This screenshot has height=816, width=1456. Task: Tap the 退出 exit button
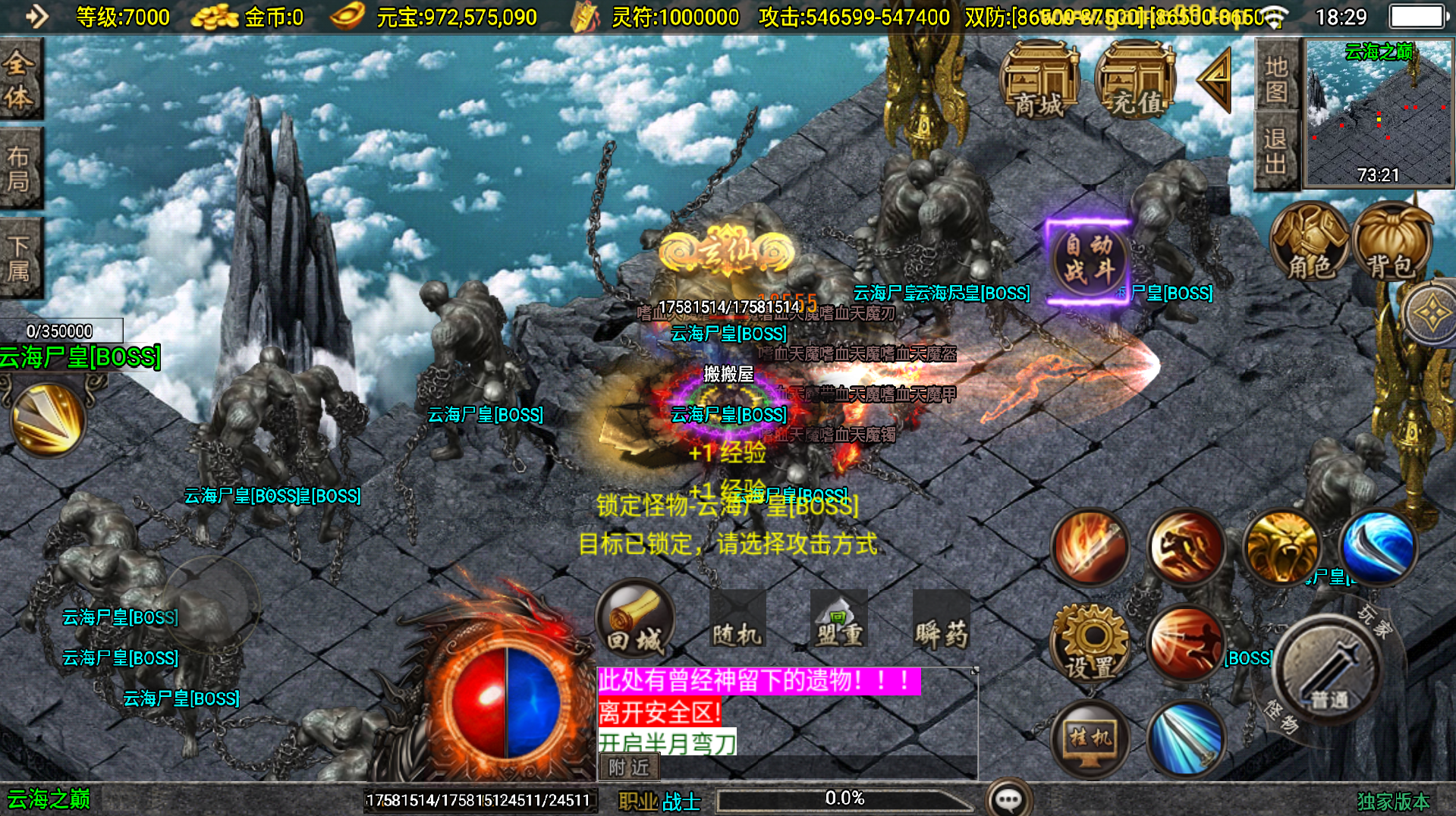(x=1277, y=151)
